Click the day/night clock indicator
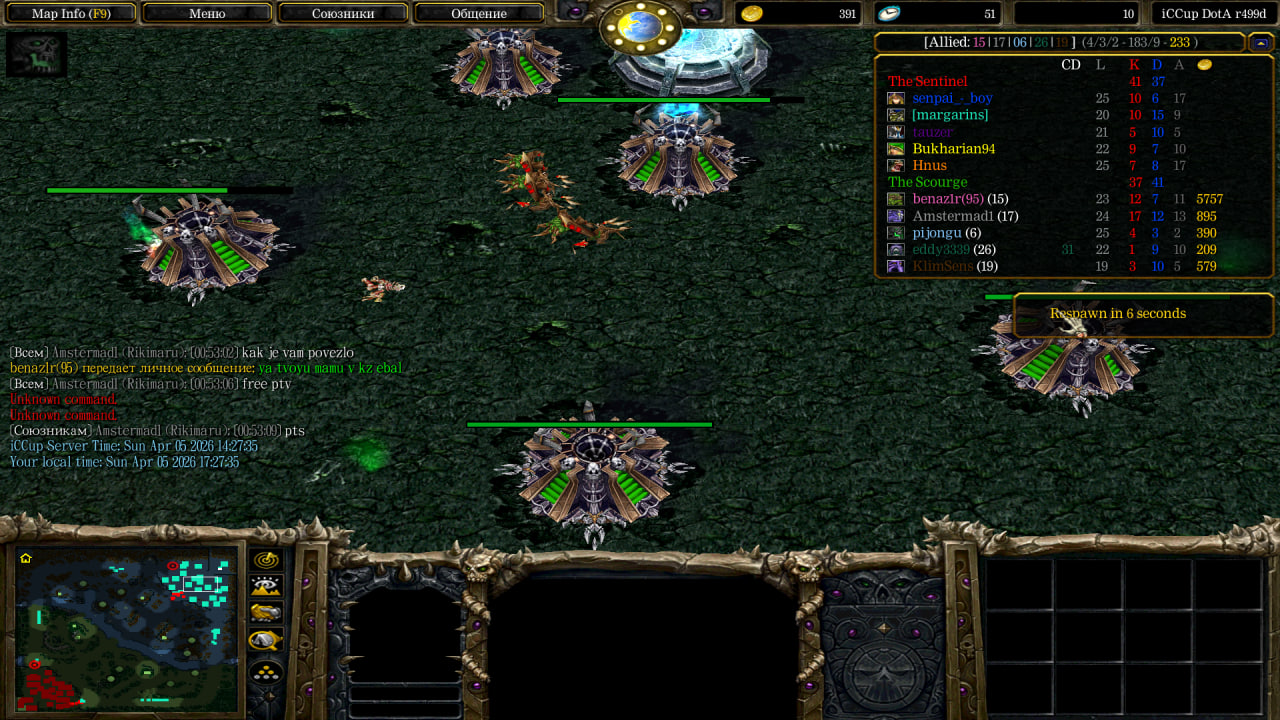1280x720 pixels. coord(640,27)
